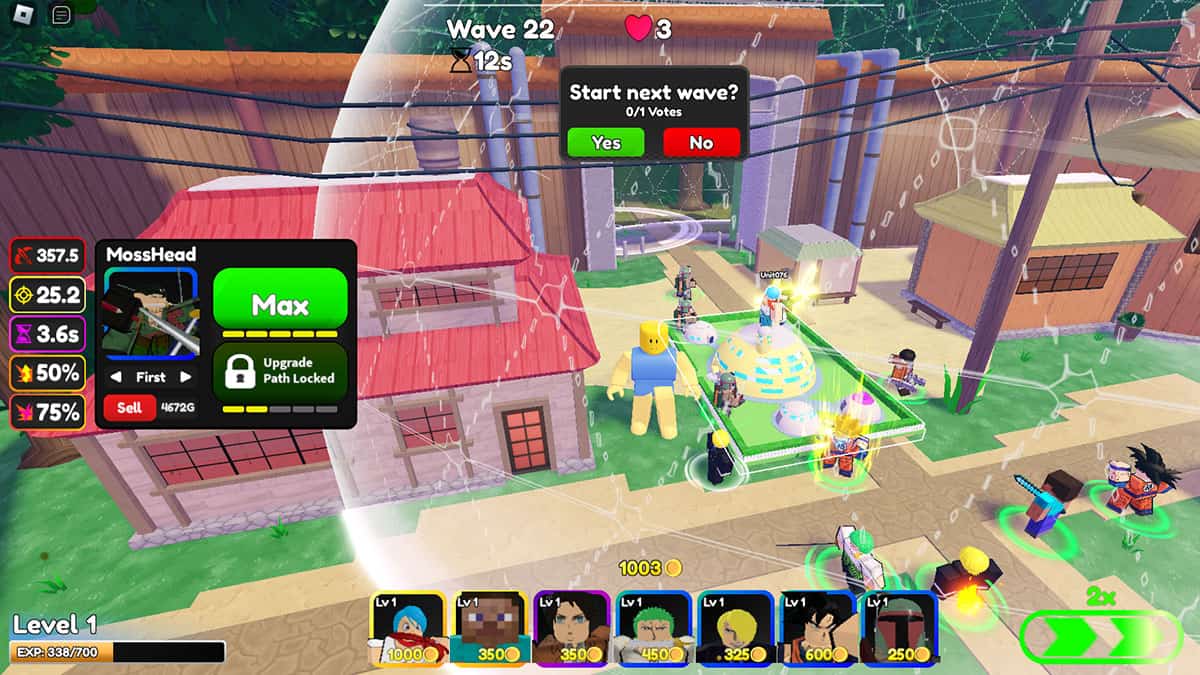Choose the purple-framed unit costing 350
The width and height of the screenshot is (1200, 675).
[x=571, y=627]
